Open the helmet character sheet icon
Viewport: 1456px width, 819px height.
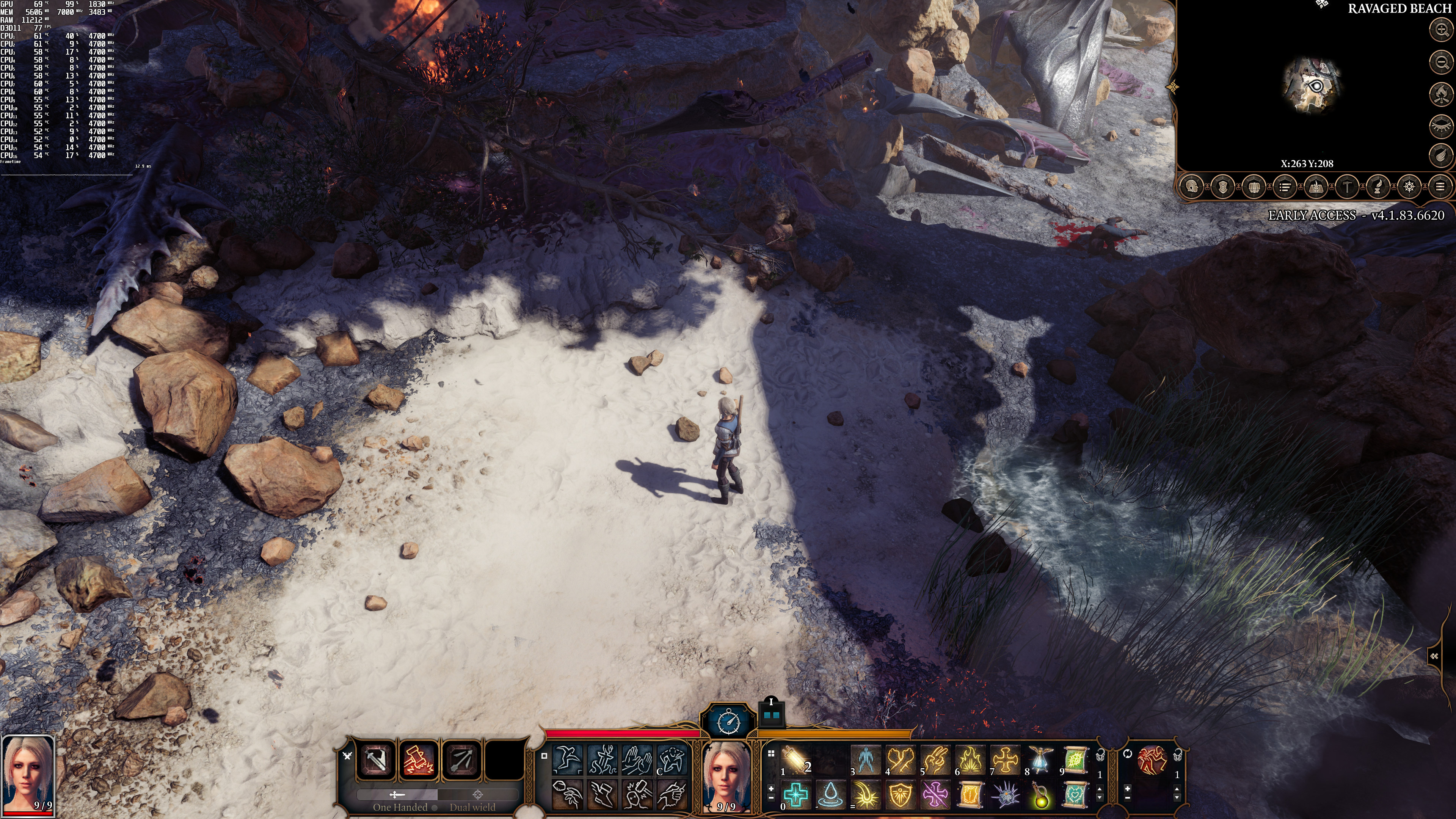(1192, 187)
